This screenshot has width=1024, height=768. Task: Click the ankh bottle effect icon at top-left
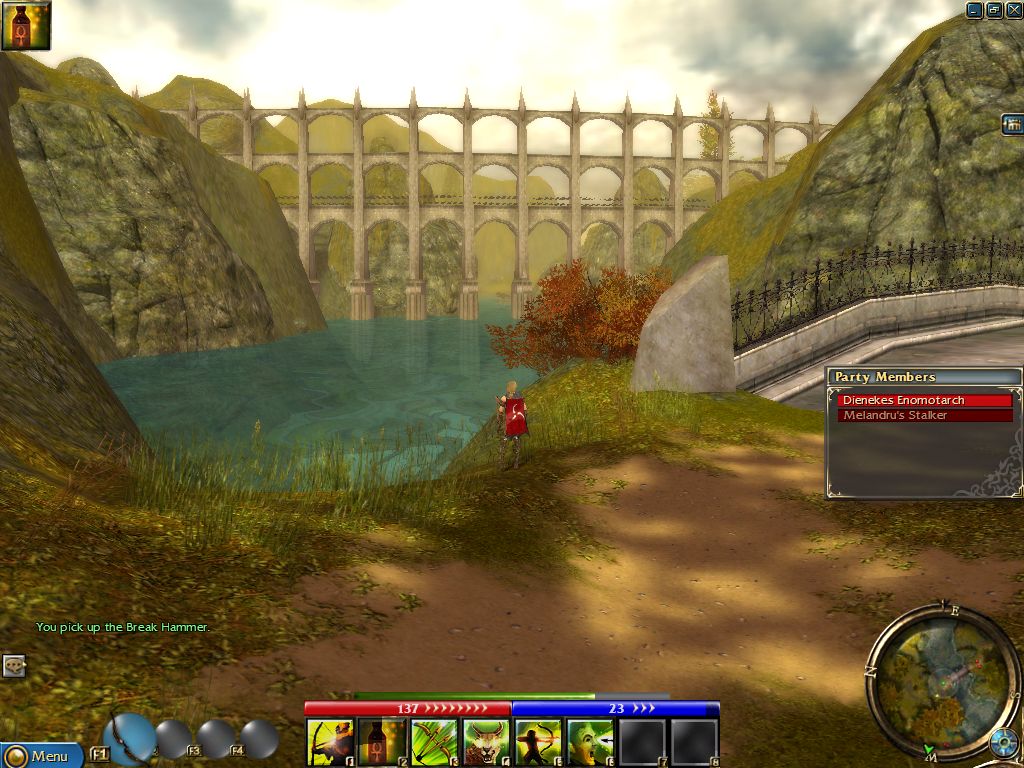pyautogui.click(x=25, y=25)
